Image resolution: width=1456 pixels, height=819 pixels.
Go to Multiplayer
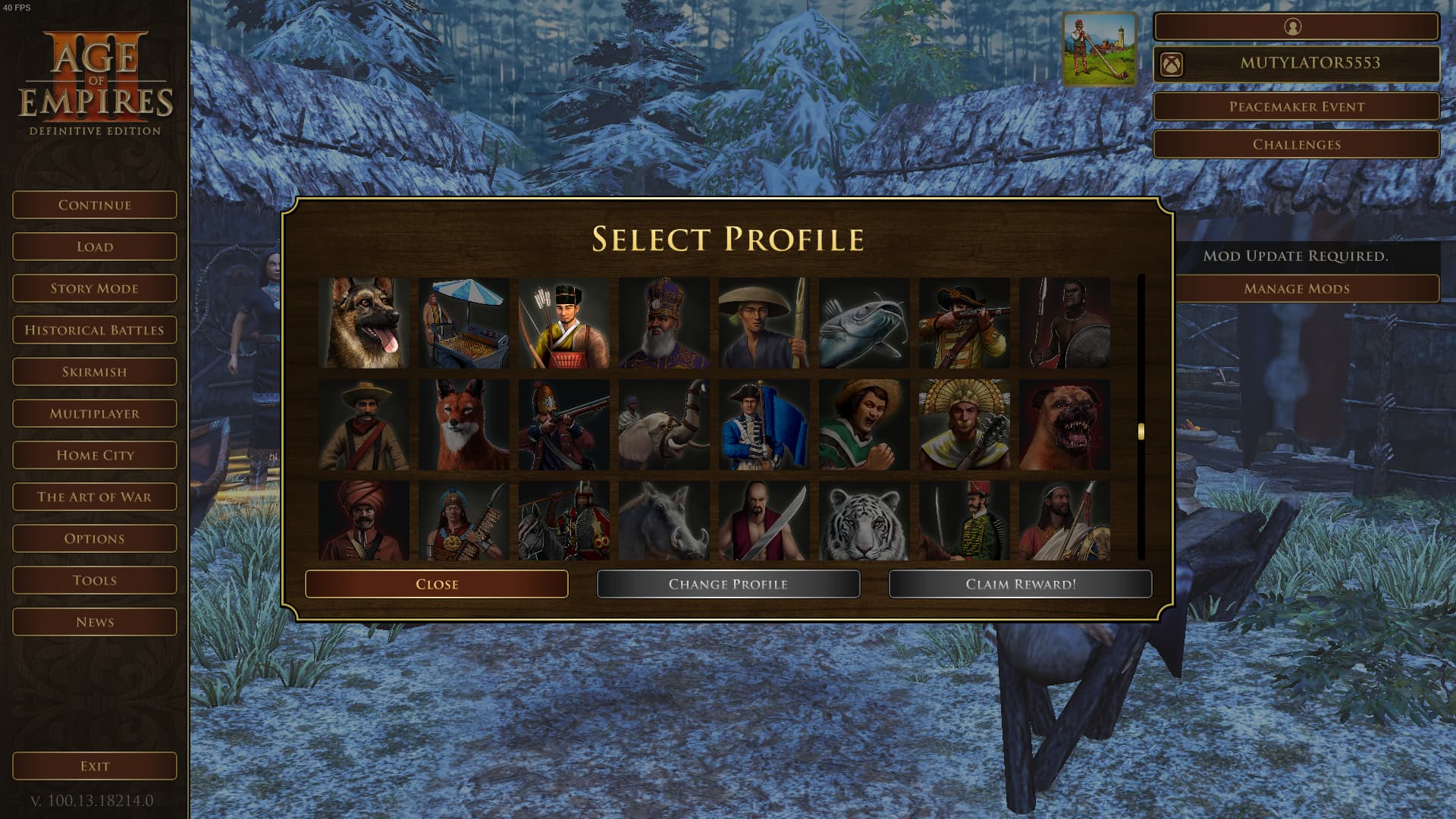coord(95,413)
